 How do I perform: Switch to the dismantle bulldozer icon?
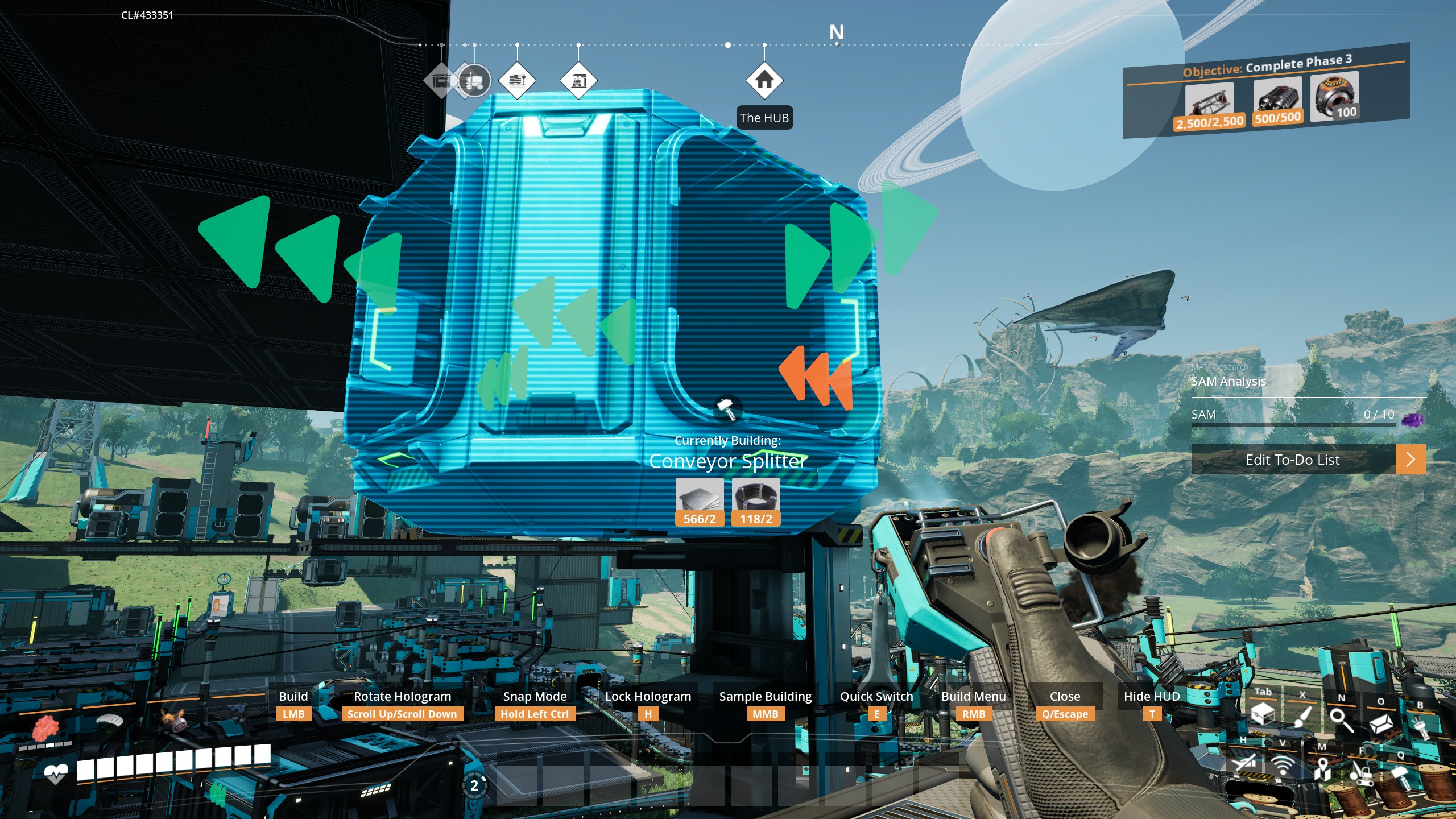pos(1361,772)
